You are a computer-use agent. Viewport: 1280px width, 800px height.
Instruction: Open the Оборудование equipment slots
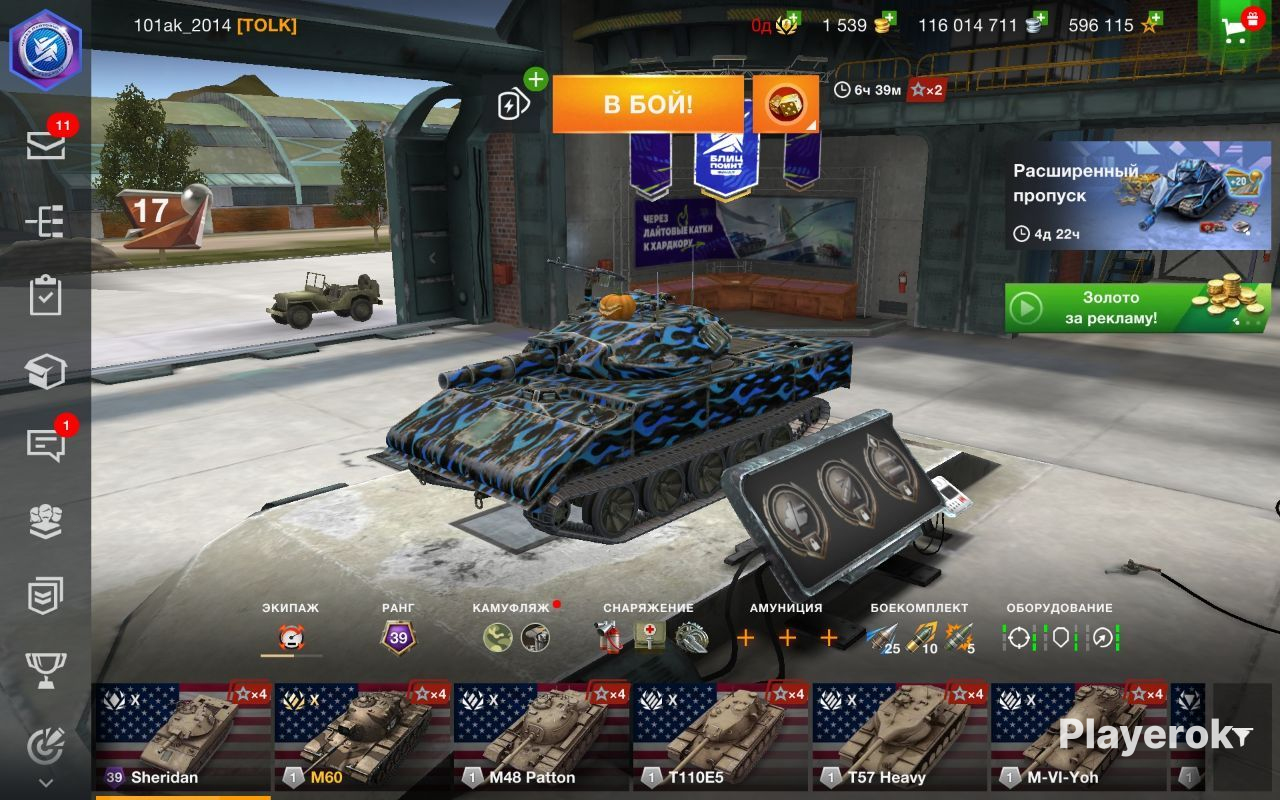[1060, 637]
